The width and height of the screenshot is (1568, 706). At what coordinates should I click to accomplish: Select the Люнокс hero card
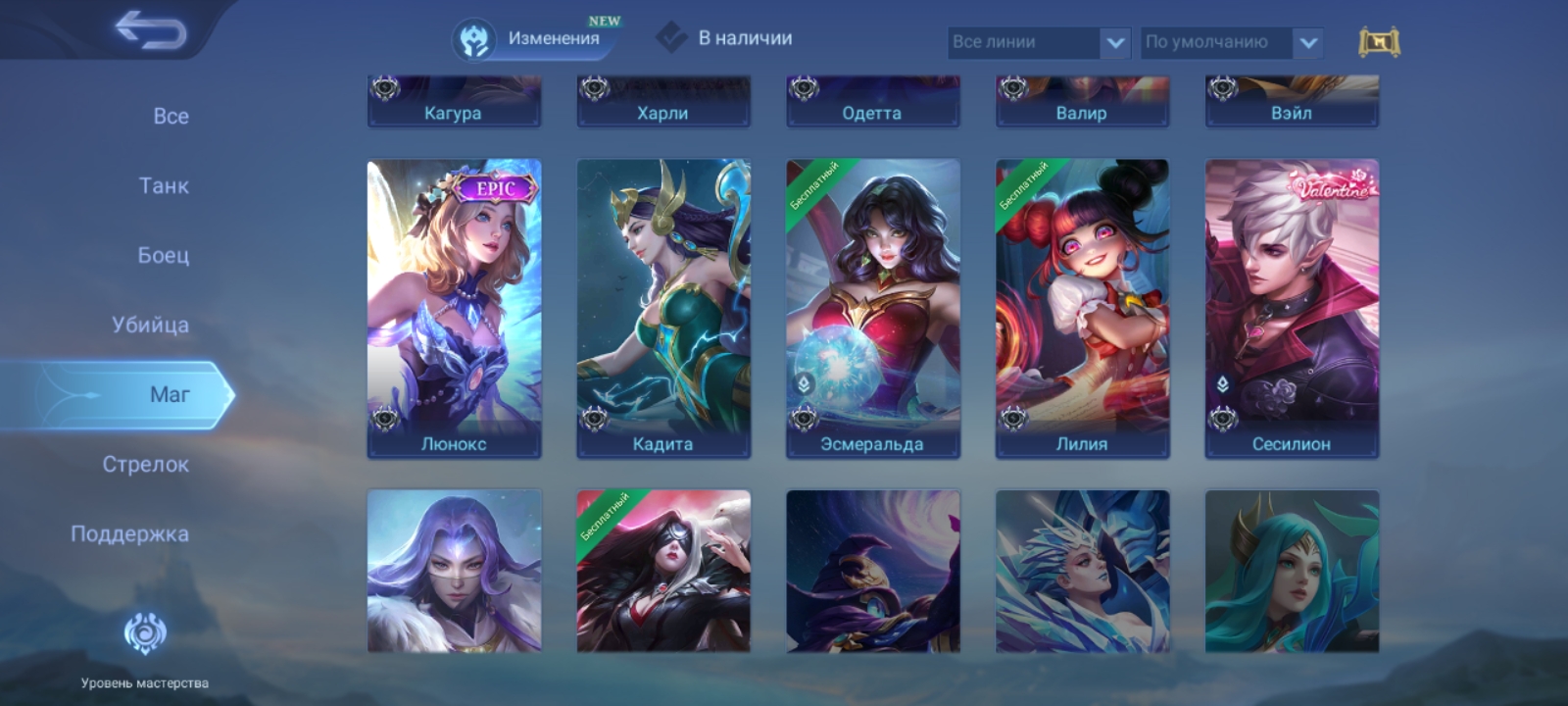point(454,308)
